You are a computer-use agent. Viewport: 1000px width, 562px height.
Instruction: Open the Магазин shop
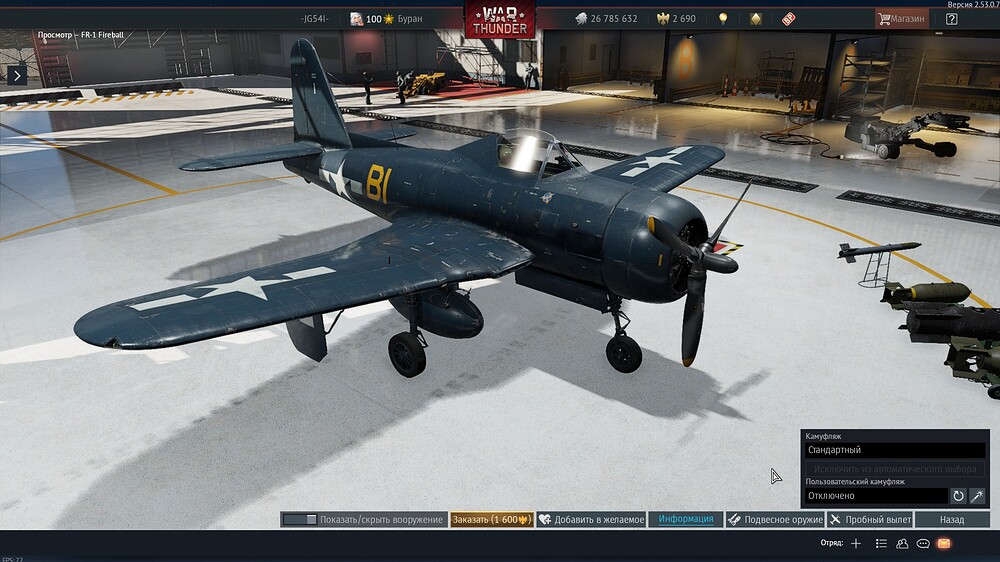pos(901,18)
